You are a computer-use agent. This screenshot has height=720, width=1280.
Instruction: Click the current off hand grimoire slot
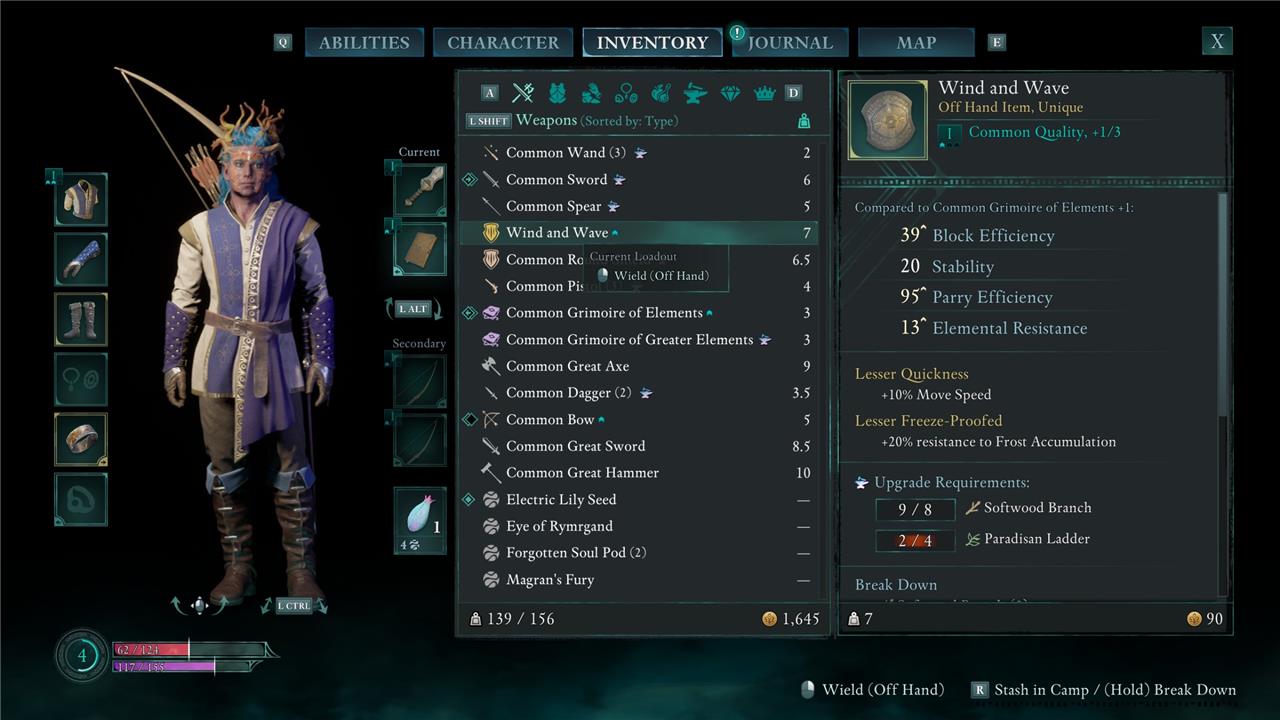(421, 248)
